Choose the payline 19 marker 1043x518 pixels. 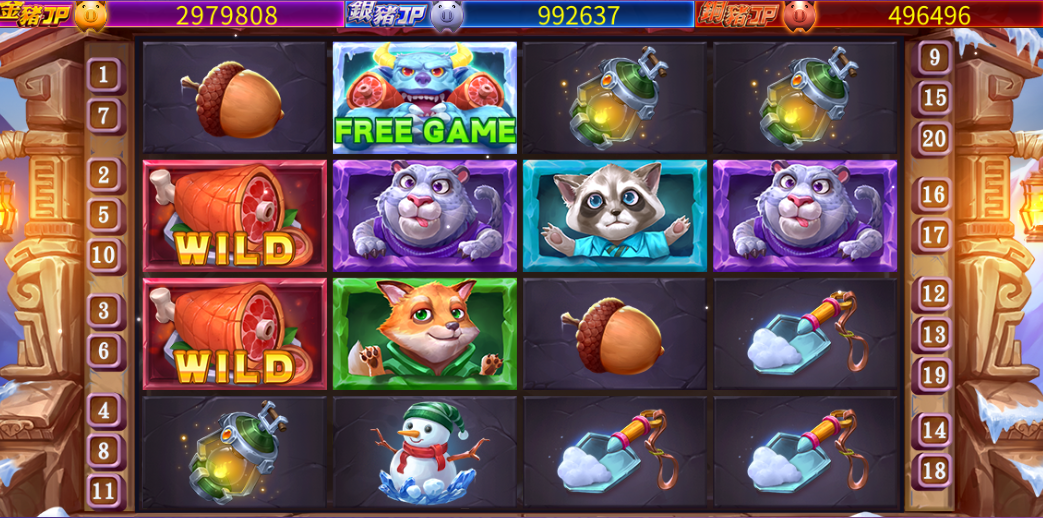[x=933, y=375]
